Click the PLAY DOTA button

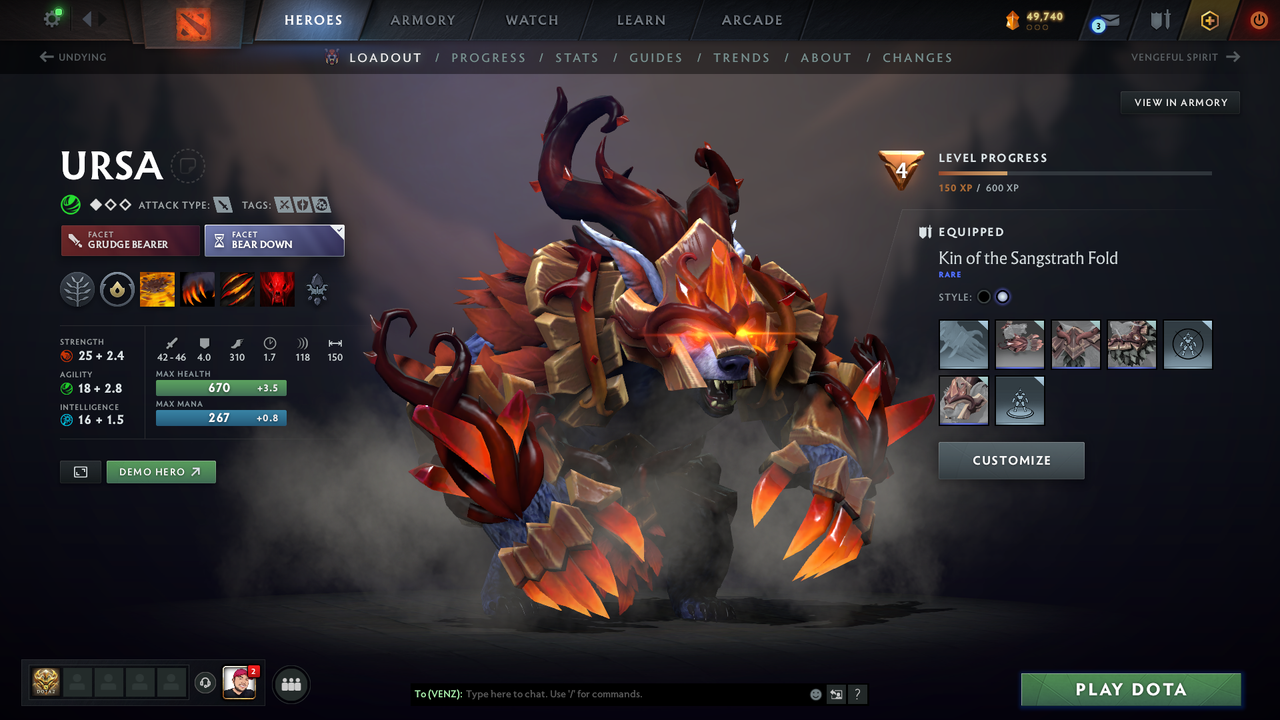pyautogui.click(x=1130, y=689)
